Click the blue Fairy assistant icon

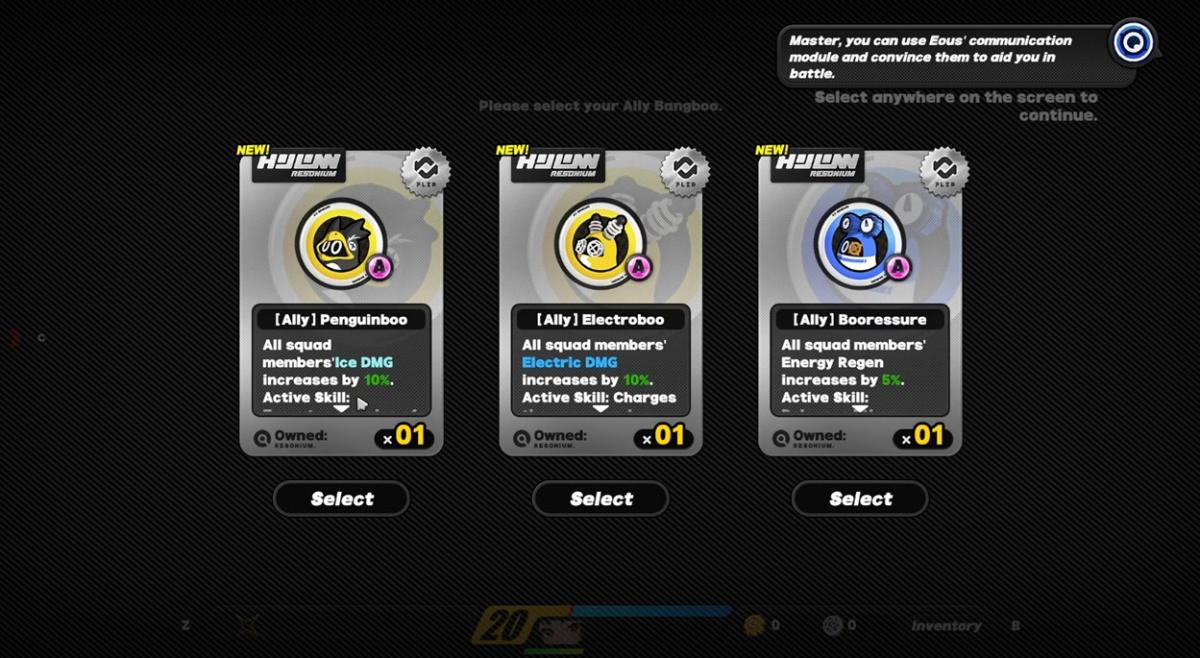click(1133, 42)
